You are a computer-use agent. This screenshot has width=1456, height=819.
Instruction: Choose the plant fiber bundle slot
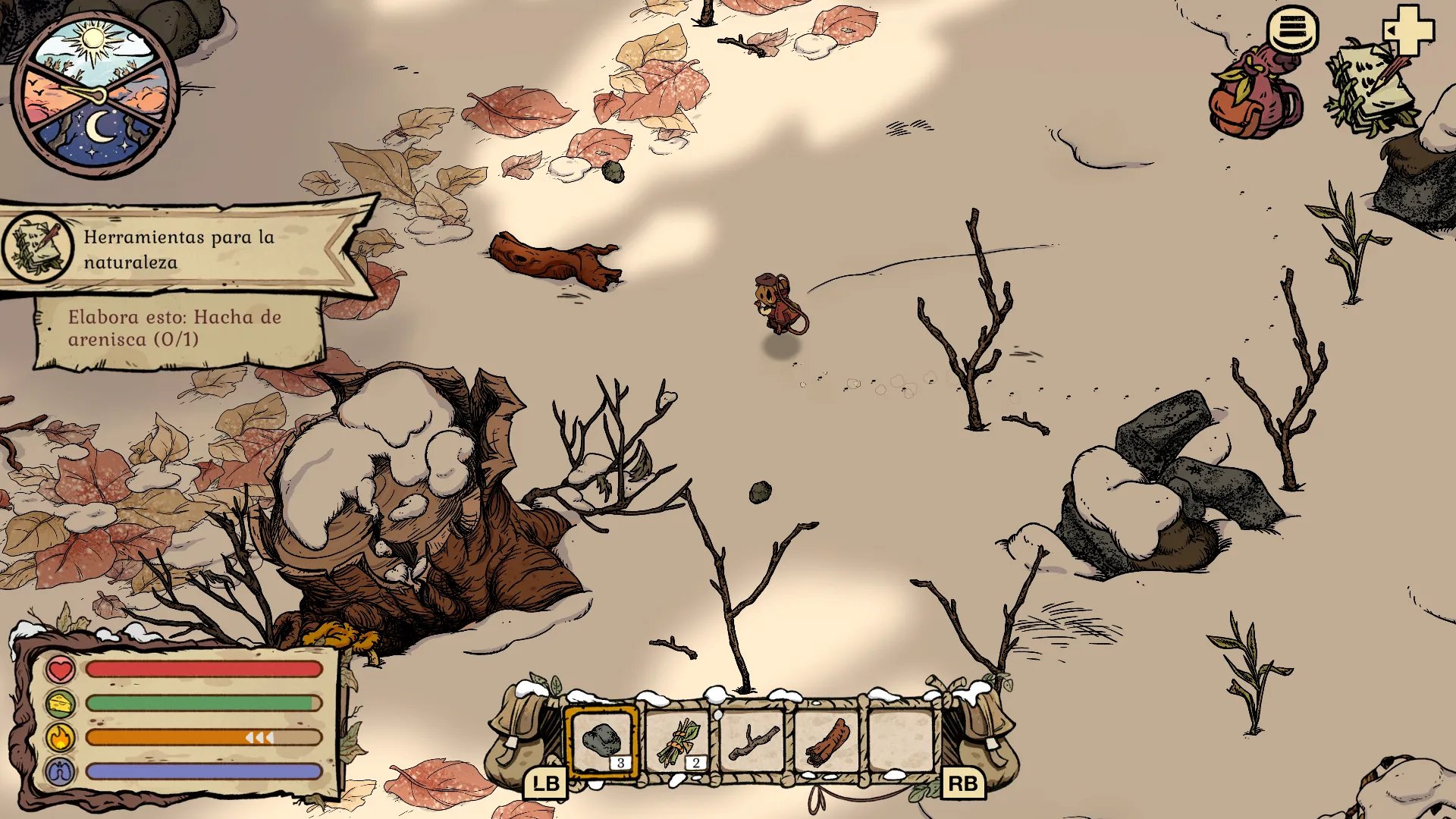[677, 741]
